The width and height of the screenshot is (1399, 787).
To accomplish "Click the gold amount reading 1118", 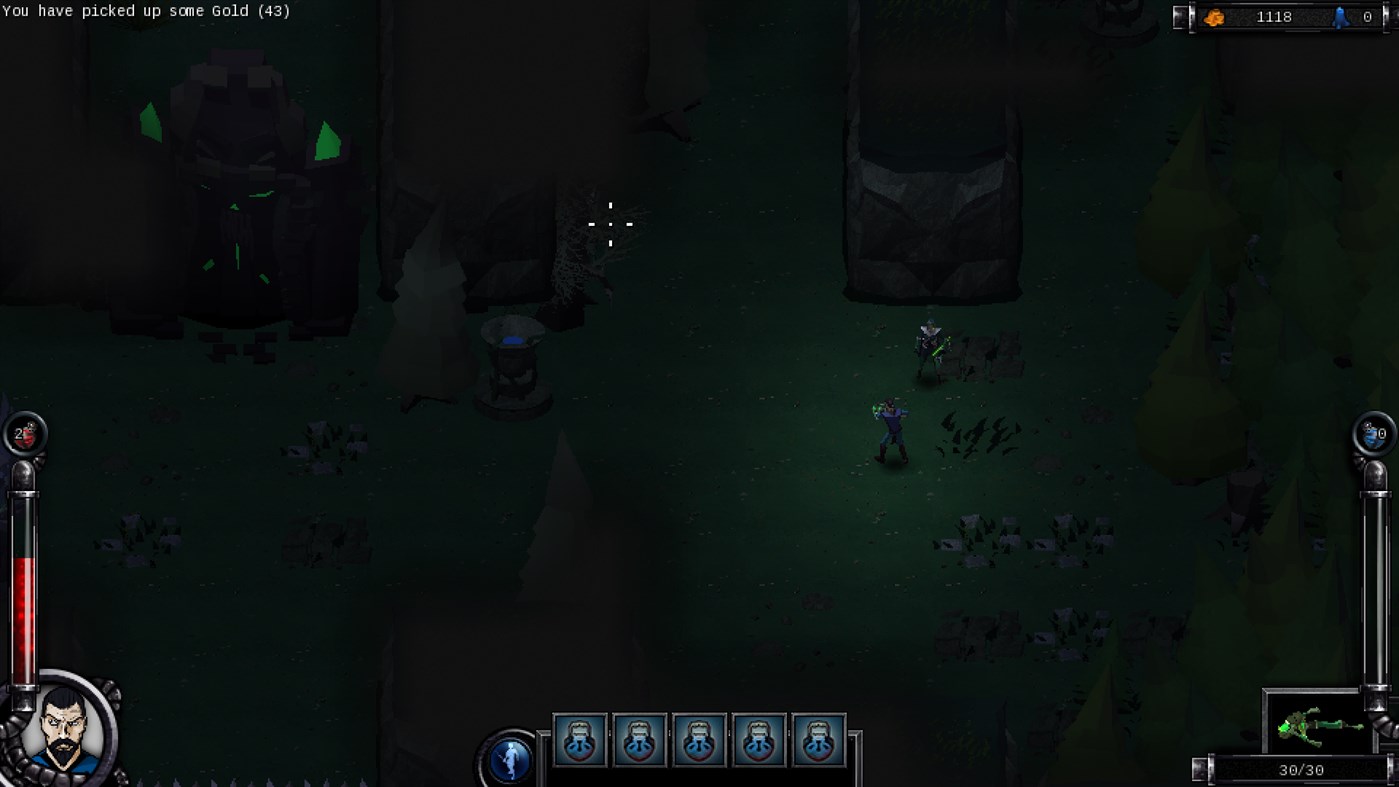I will pyautogui.click(x=1270, y=16).
